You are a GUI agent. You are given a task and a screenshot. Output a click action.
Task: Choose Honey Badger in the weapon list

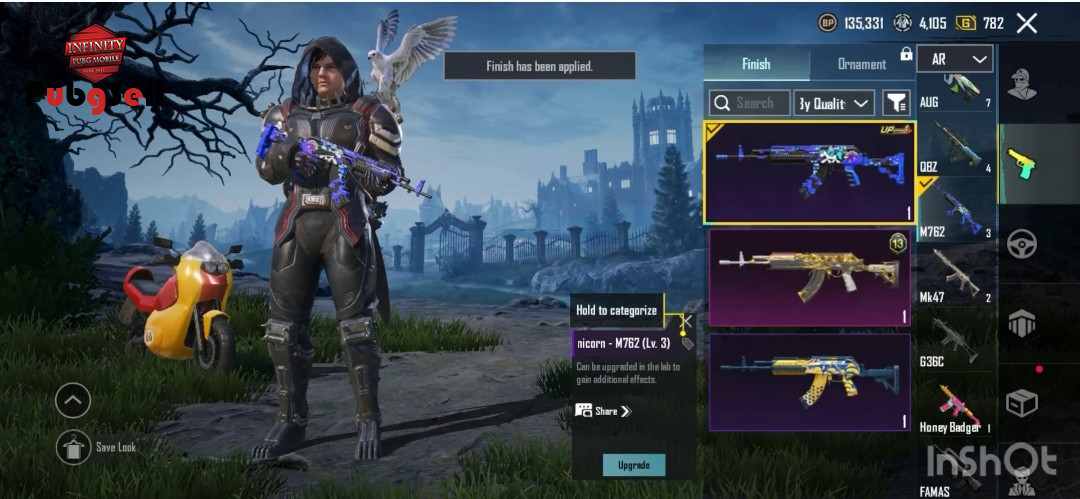(x=955, y=407)
